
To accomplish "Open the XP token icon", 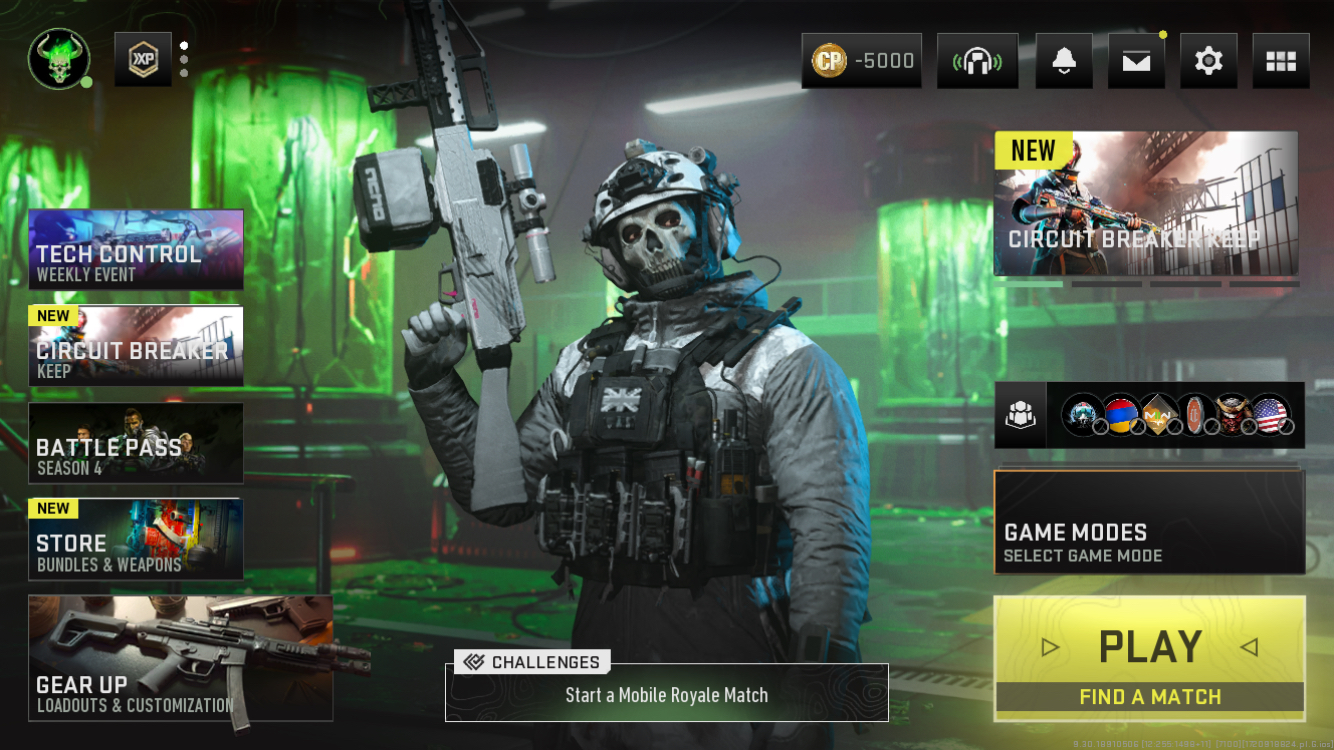I will (x=143, y=60).
